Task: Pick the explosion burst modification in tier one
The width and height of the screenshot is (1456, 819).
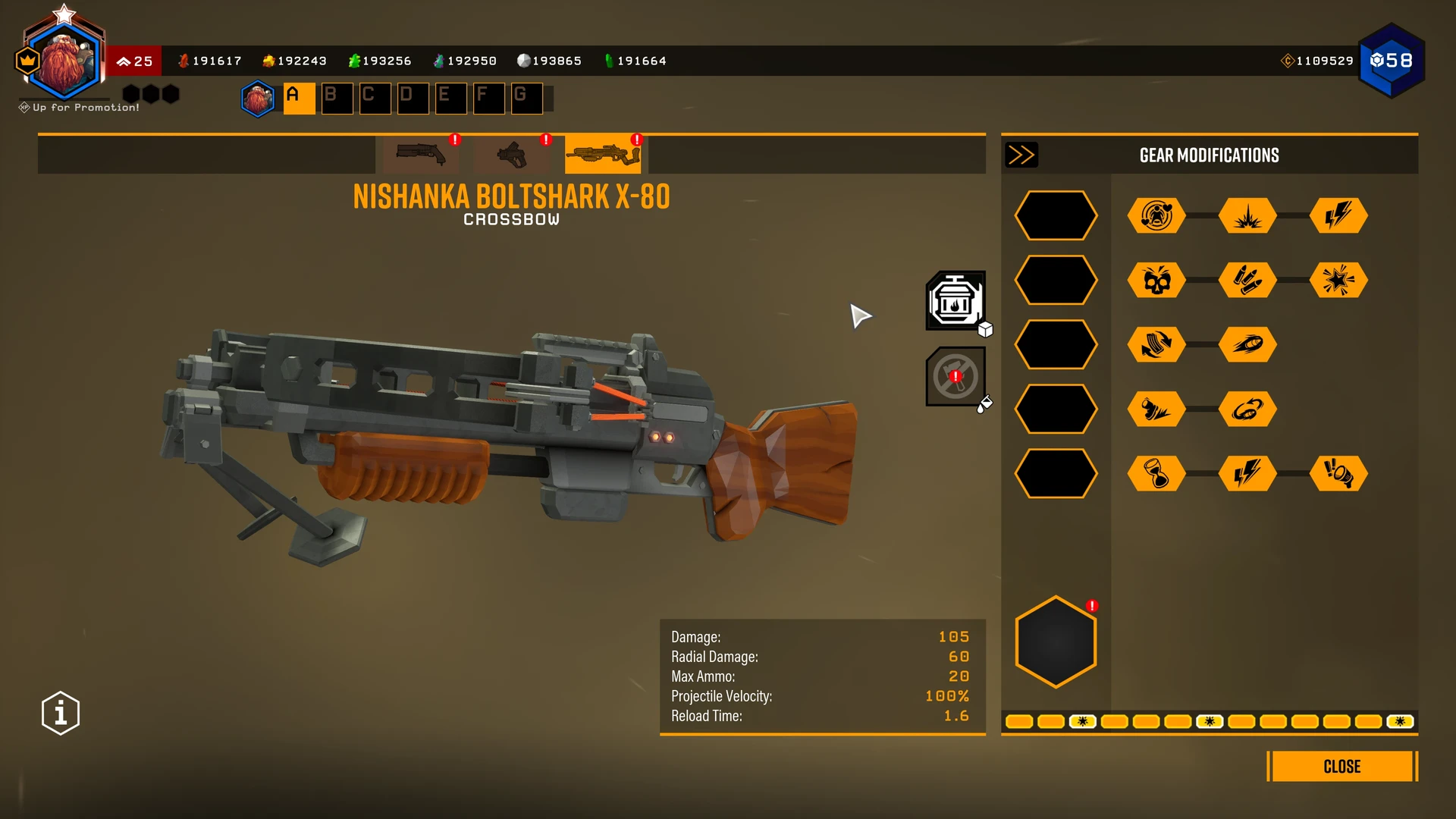Action: pos(1247,216)
